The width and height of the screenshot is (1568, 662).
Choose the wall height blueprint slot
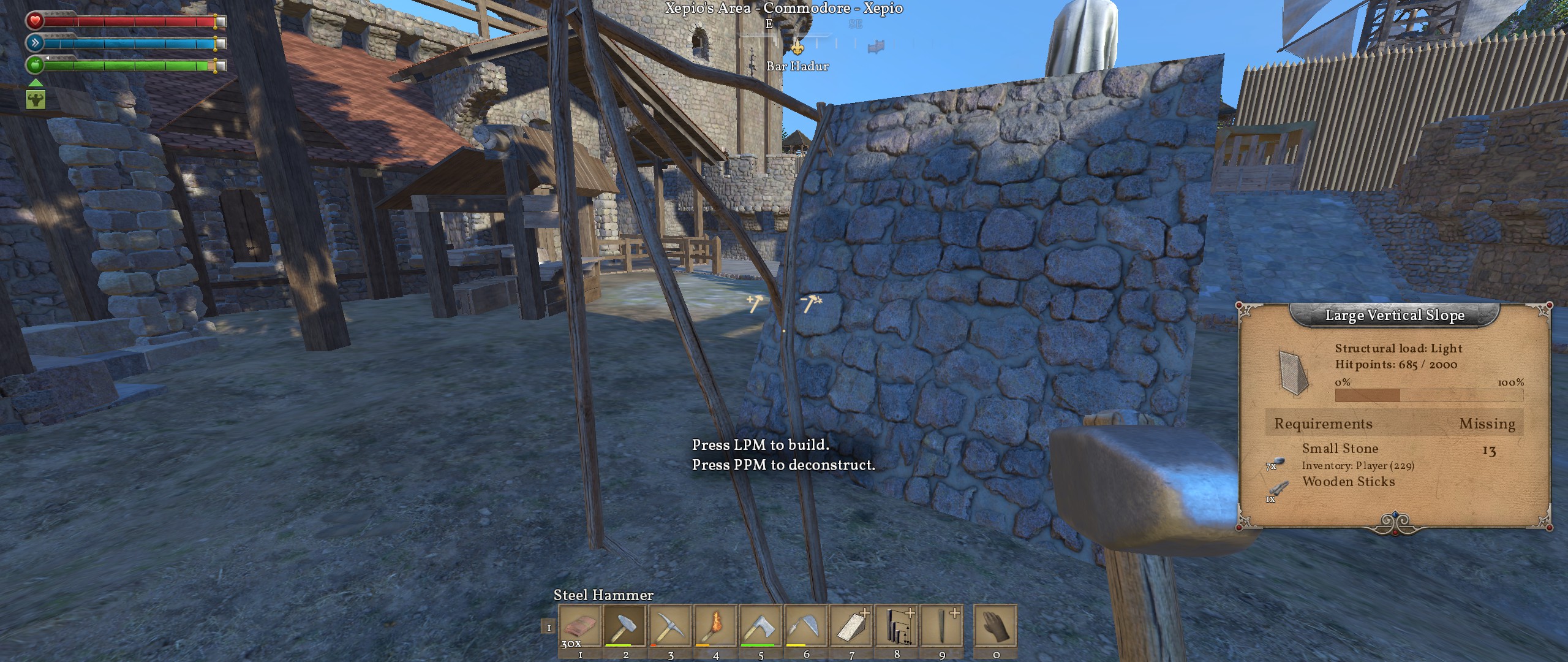coord(897,626)
